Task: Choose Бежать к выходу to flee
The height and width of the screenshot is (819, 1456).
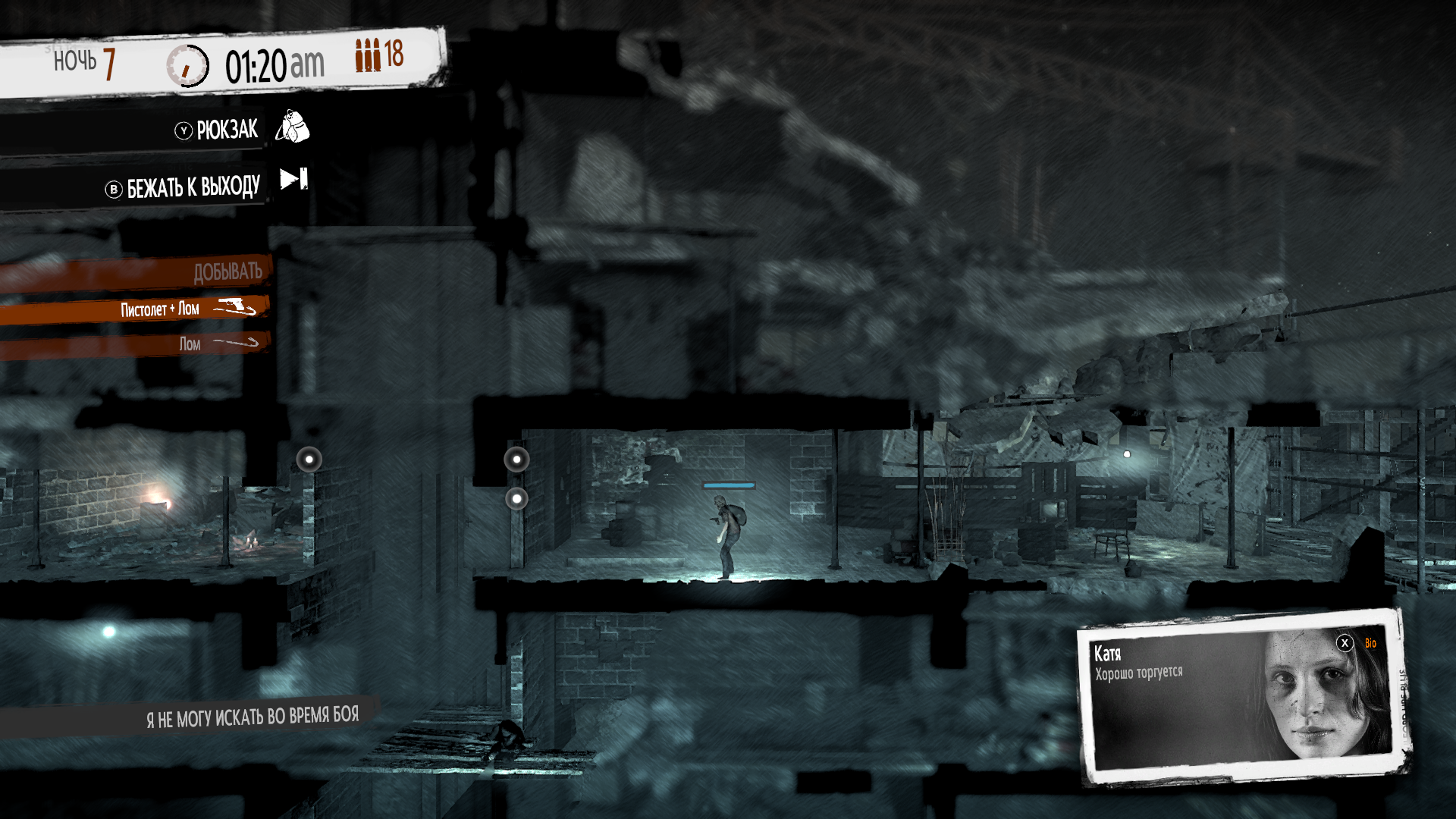Action: [x=193, y=187]
